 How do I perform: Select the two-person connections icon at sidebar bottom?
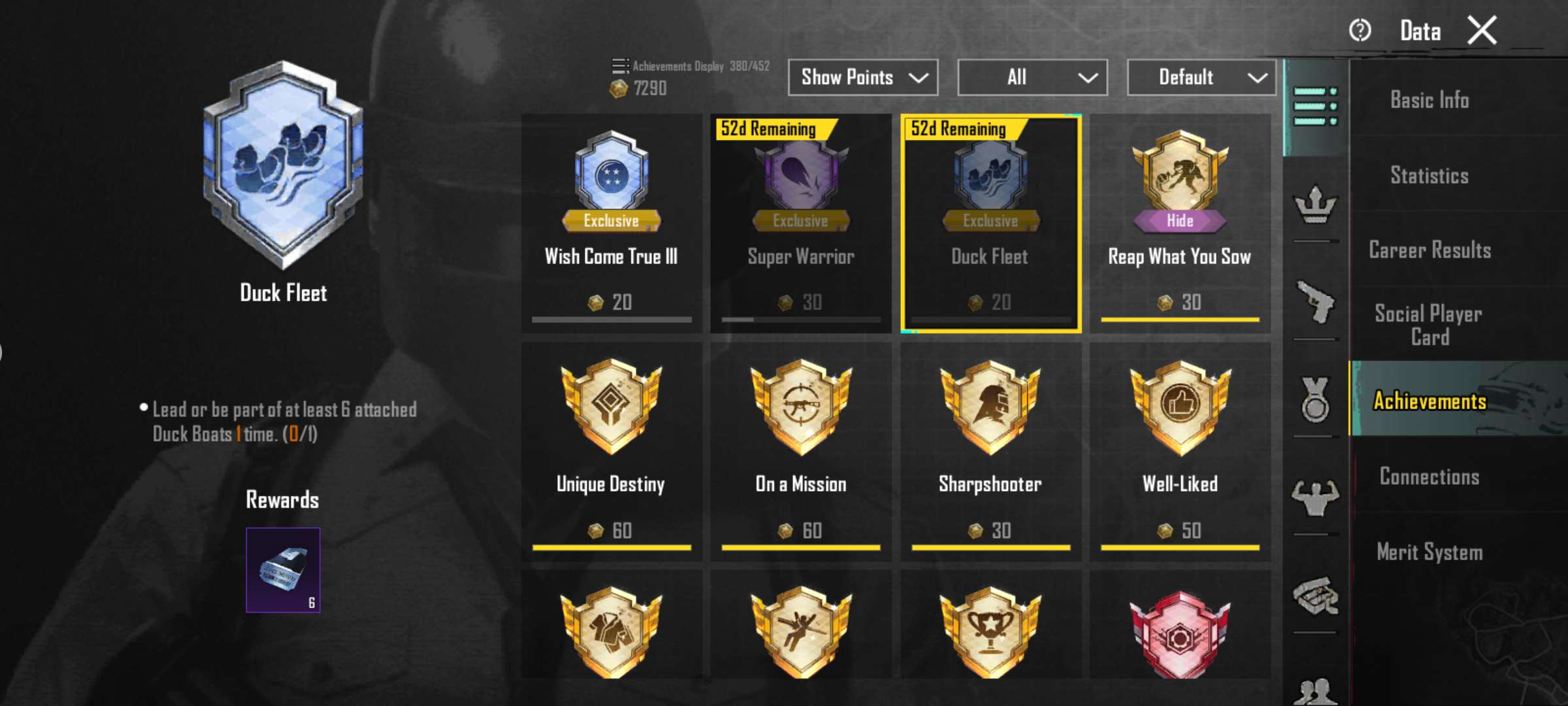coord(1316,690)
